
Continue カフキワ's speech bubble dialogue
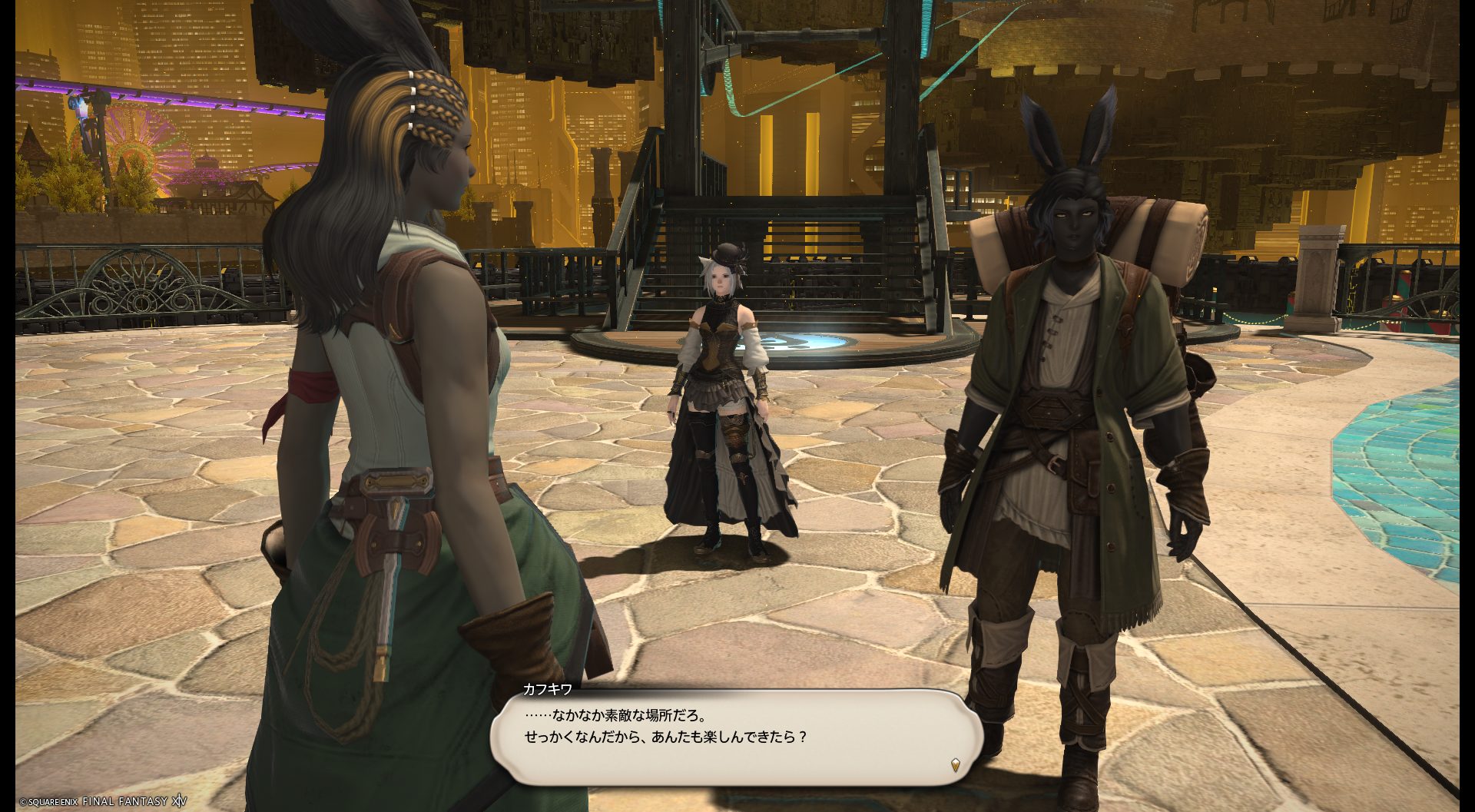pyautogui.click(x=737, y=736)
